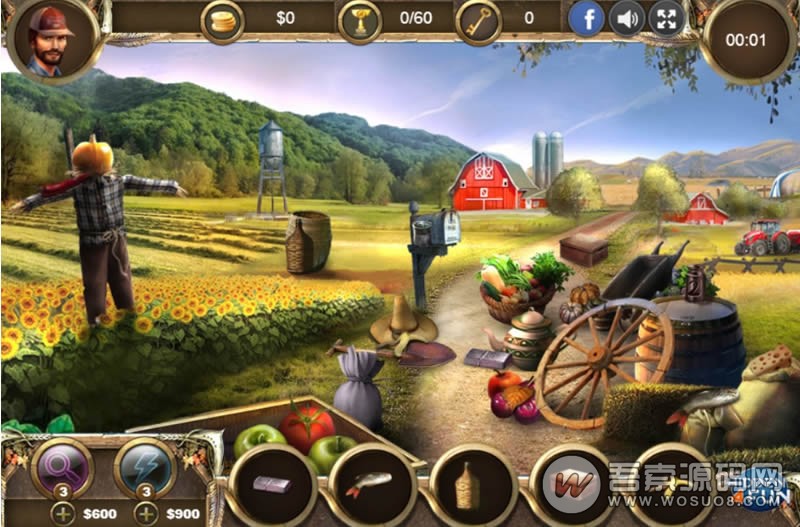The width and height of the screenshot is (800, 527).
Task: Click the golden key icon
Action: pyautogui.click(x=478, y=20)
